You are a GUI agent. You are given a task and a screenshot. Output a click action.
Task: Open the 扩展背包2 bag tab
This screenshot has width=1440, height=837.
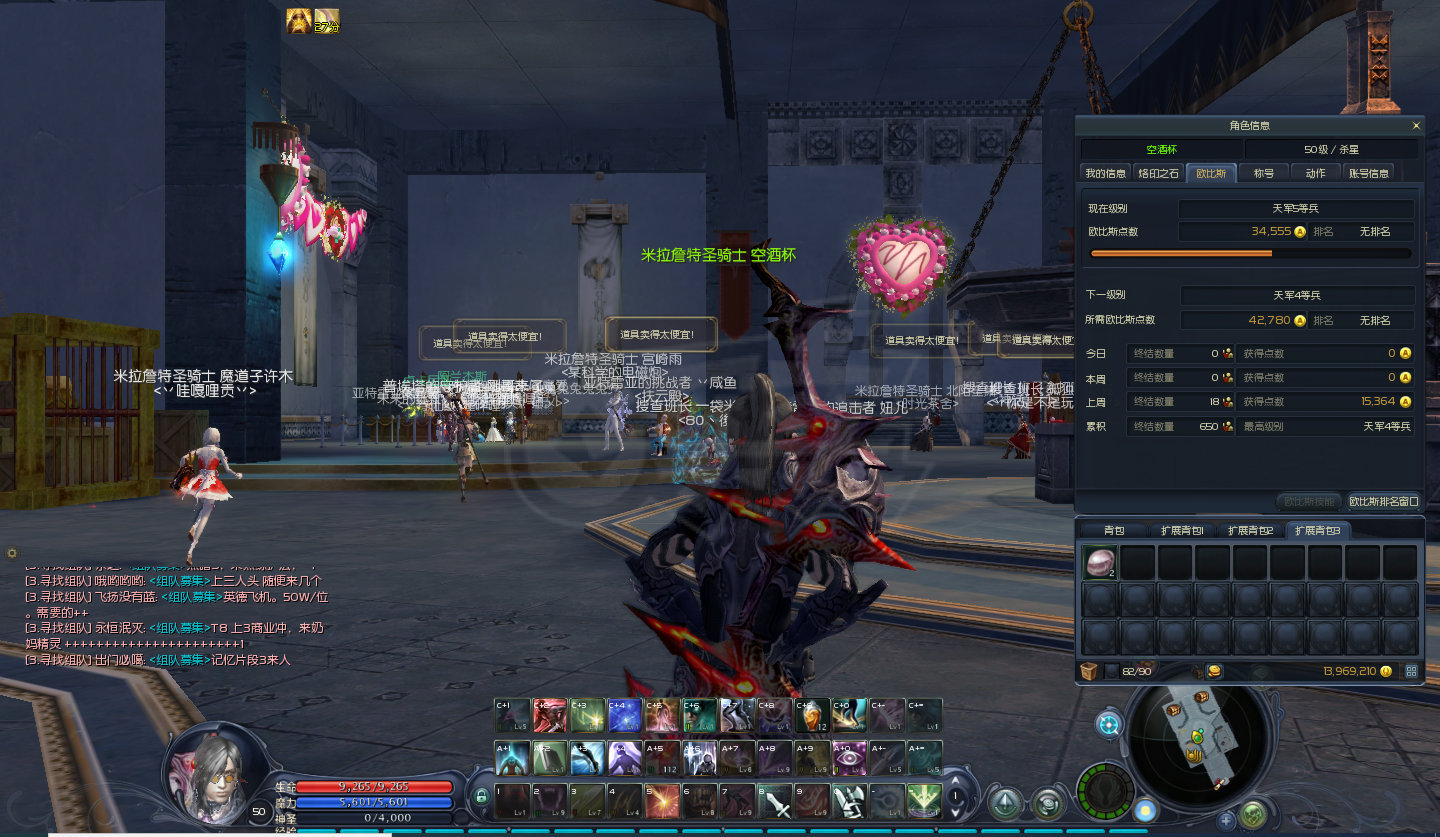pyautogui.click(x=1251, y=530)
